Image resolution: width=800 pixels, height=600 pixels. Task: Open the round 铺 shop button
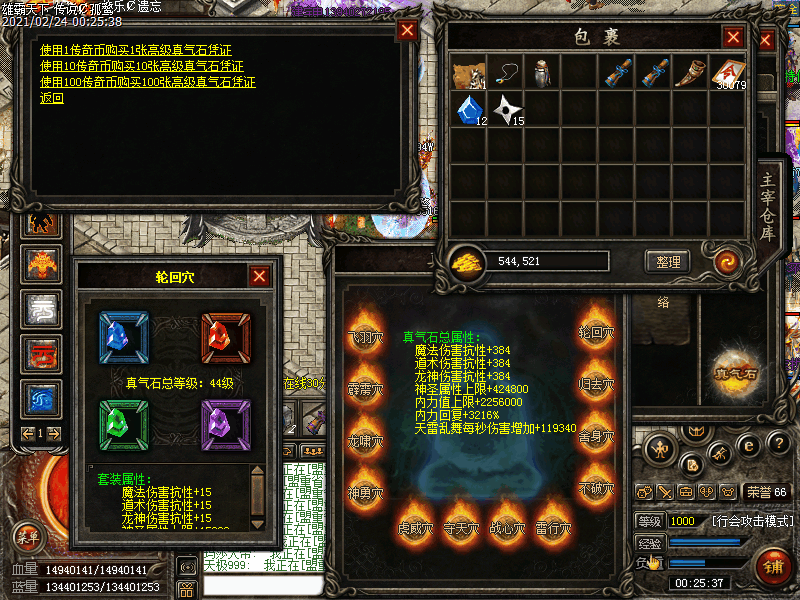tap(773, 566)
